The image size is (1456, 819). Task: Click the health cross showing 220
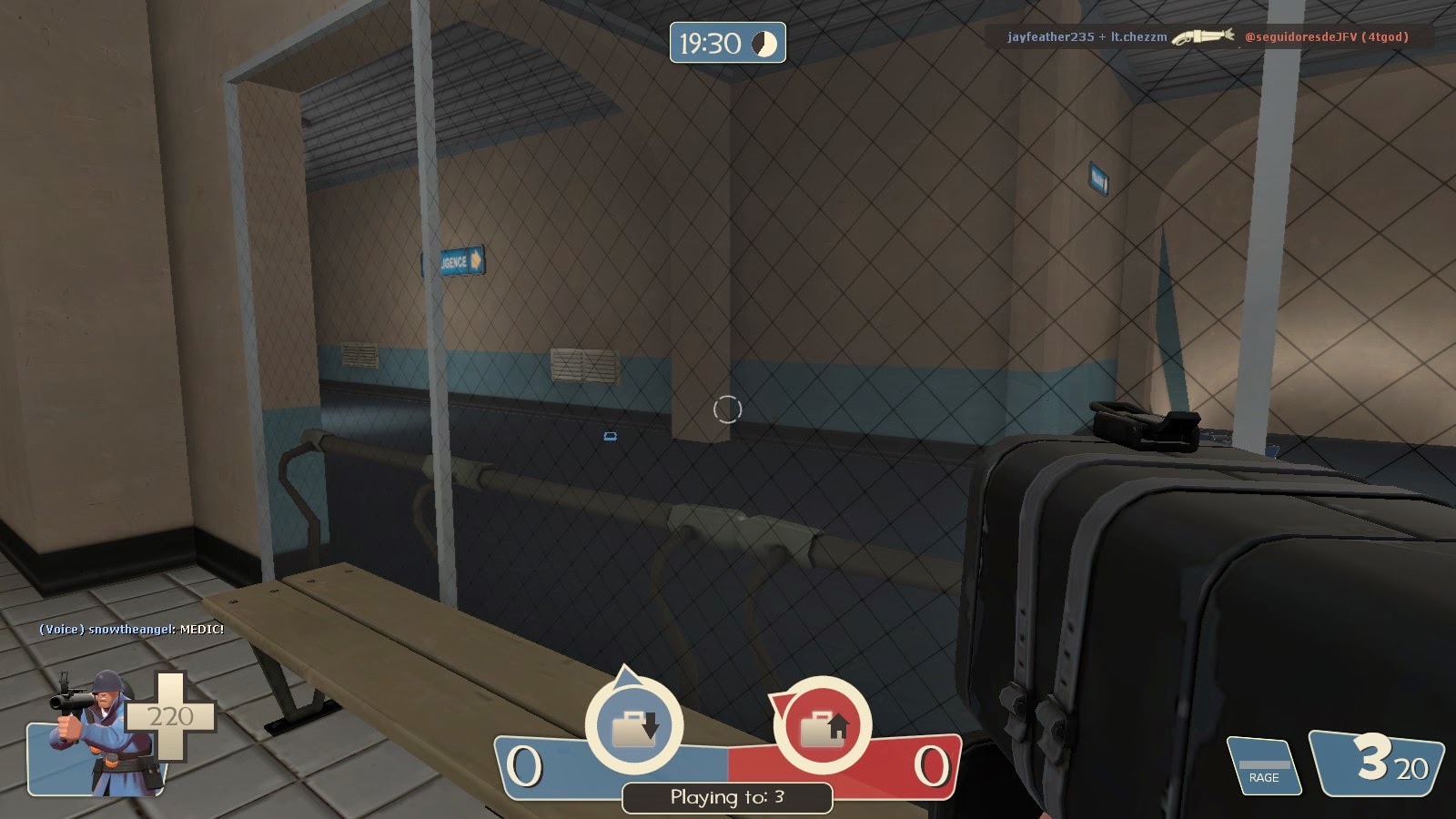click(x=168, y=717)
